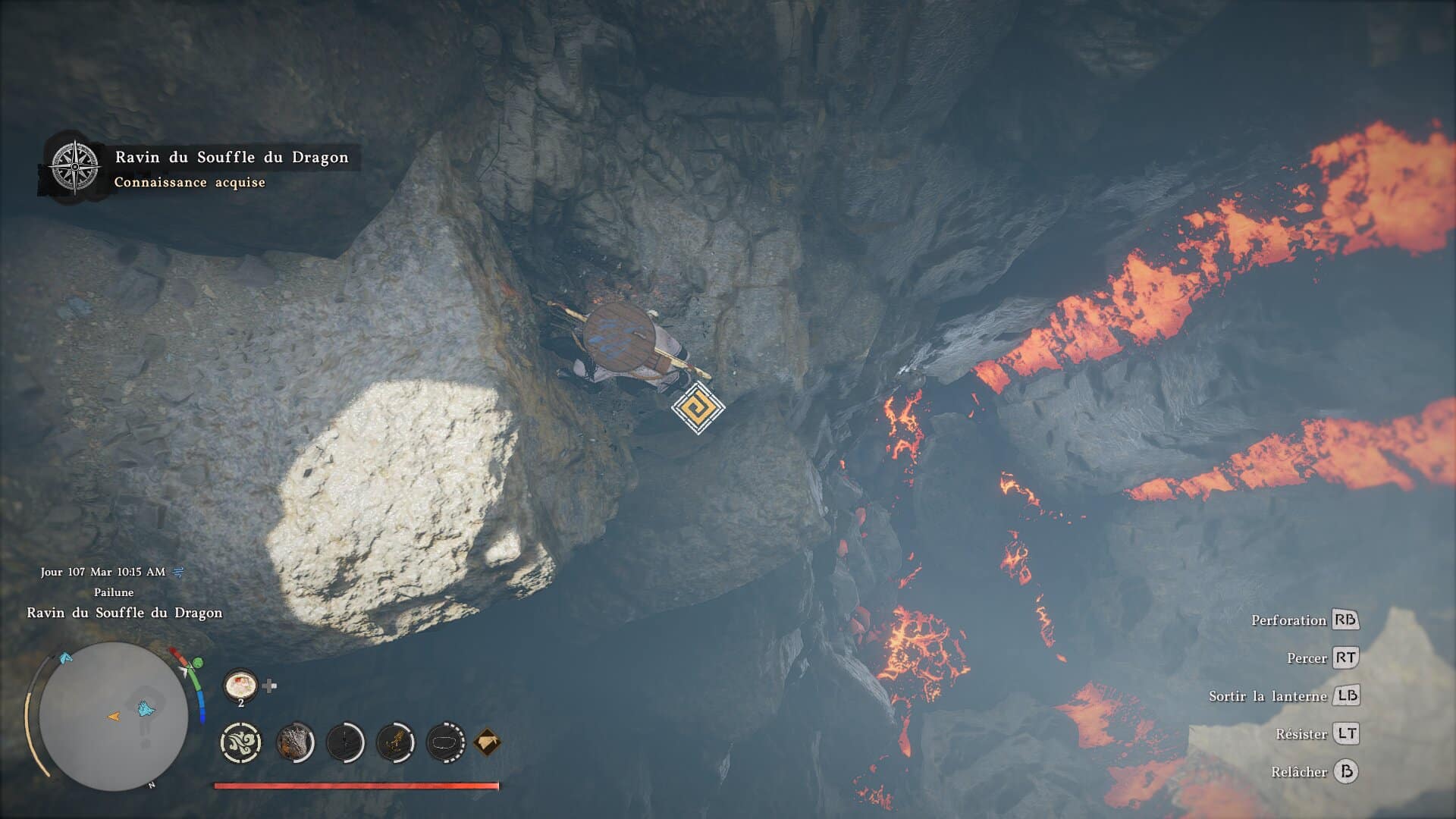The height and width of the screenshot is (819, 1456).
Task: Select the food dish consumable slot
Action: tap(240, 685)
